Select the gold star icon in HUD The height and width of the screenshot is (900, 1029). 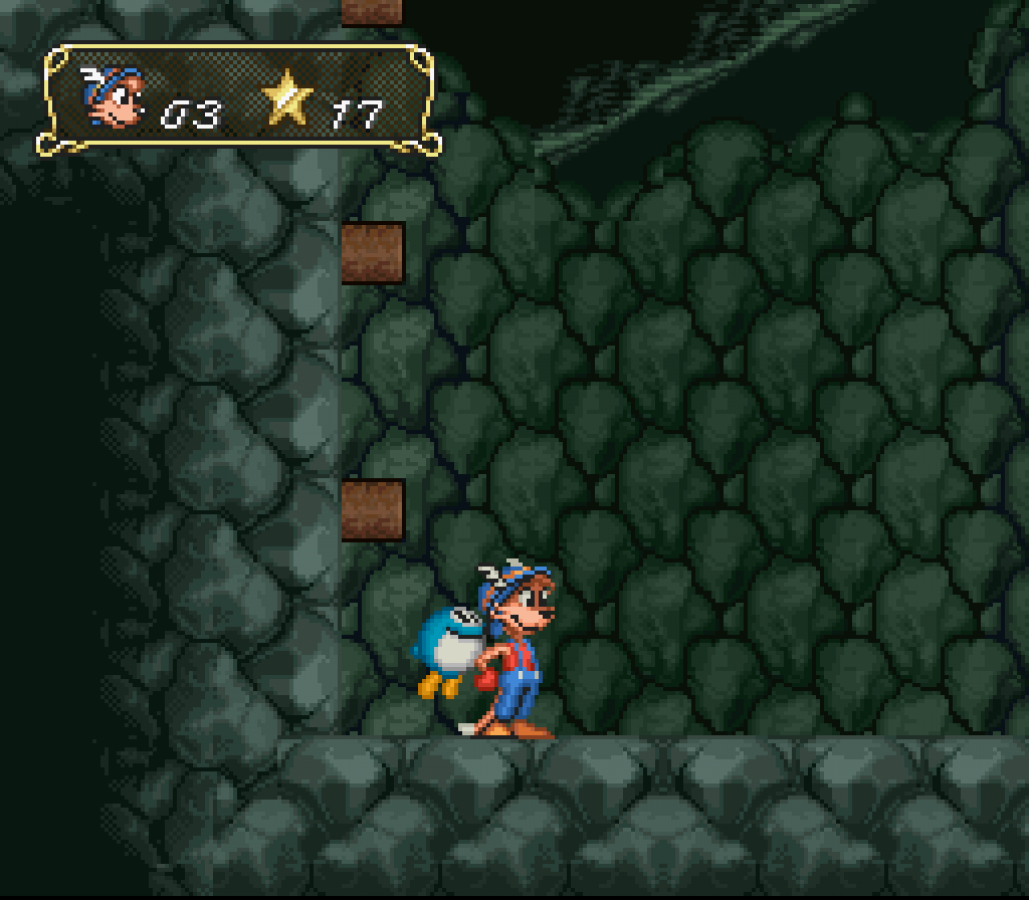point(287,99)
